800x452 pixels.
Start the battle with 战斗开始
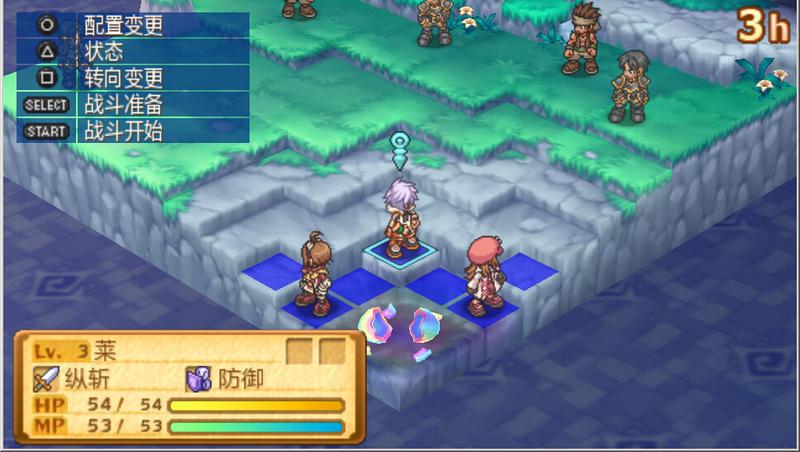[x=122, y=130]
